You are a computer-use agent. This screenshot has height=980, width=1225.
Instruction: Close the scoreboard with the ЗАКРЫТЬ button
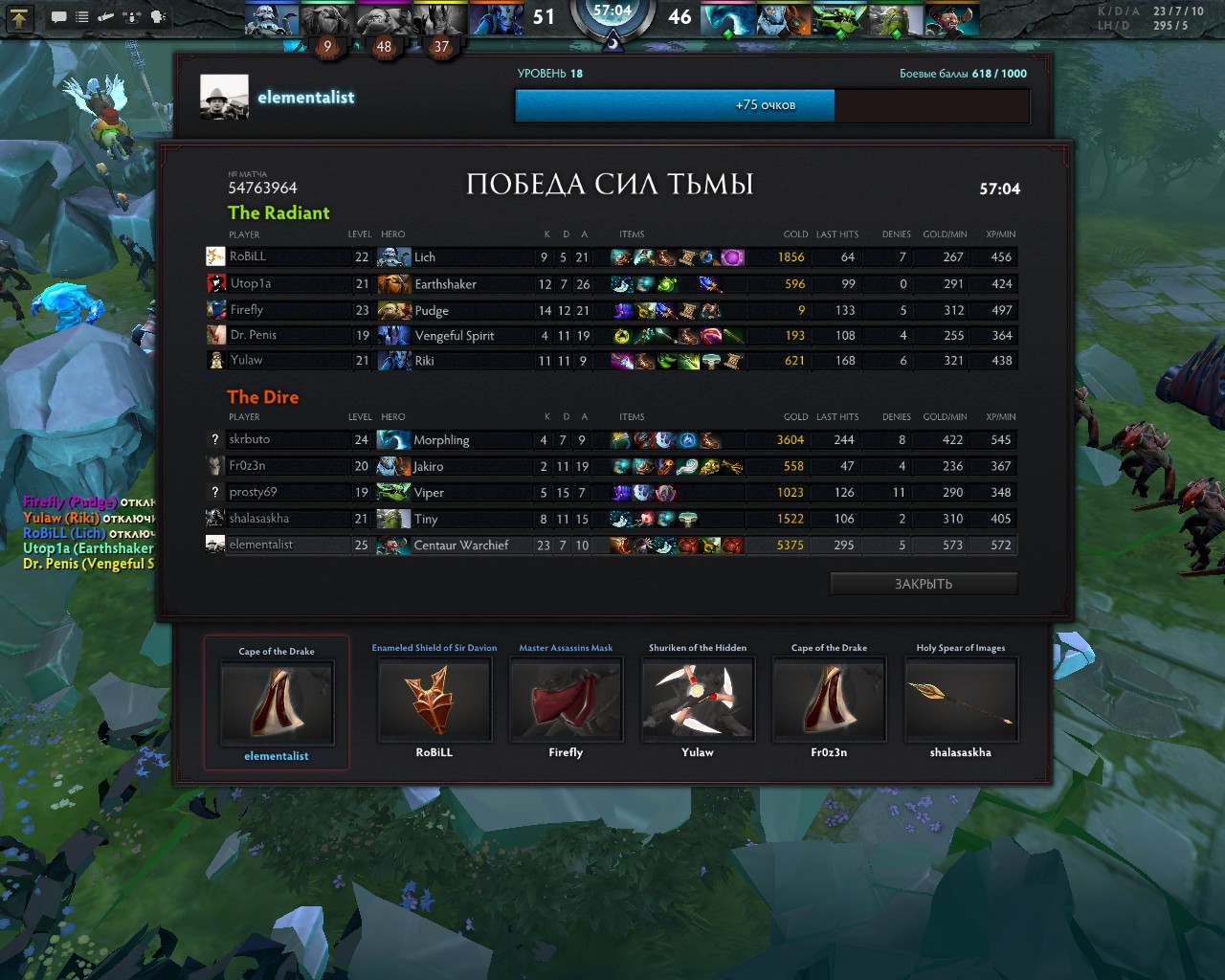(924, 584)
